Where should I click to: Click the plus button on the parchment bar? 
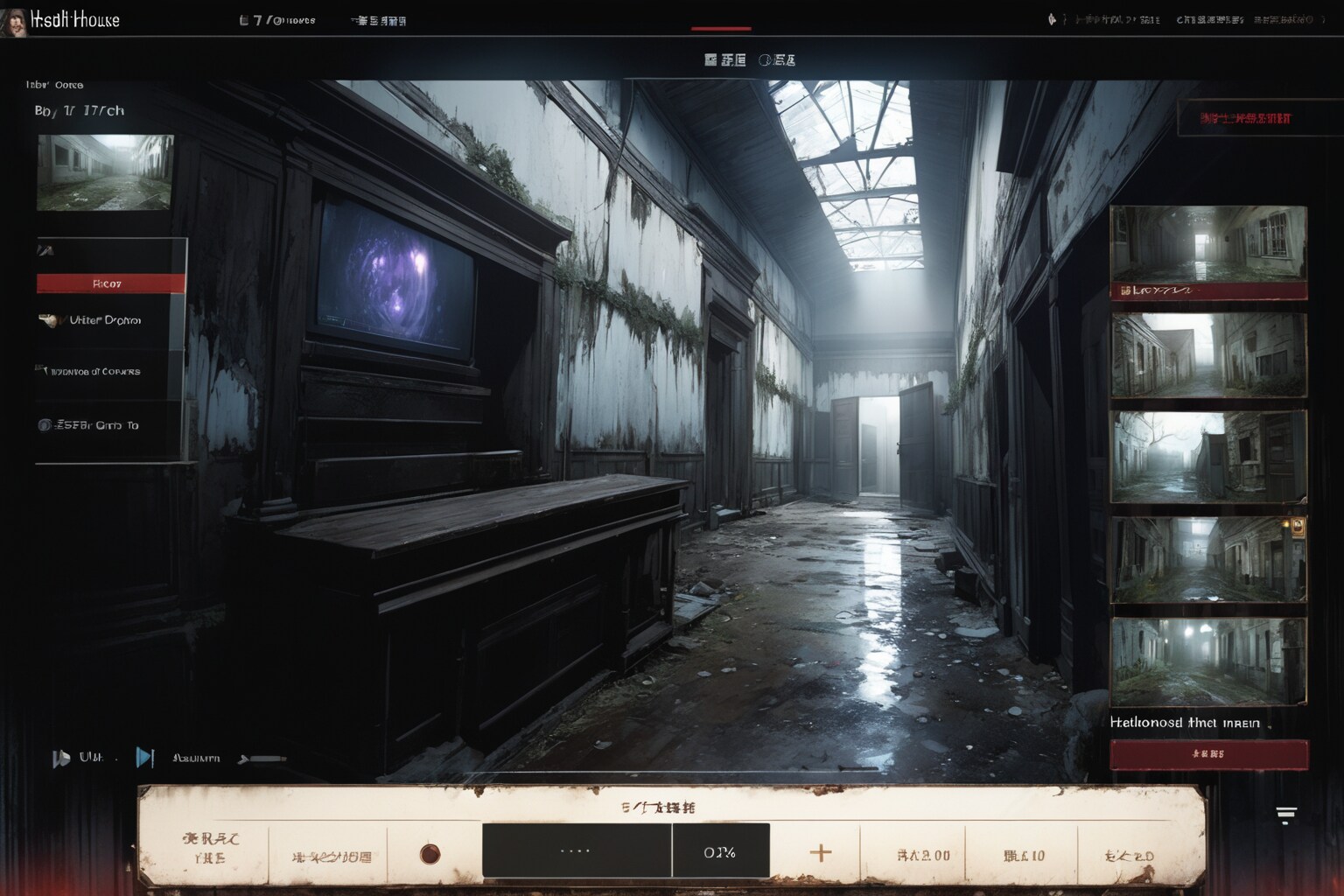(x=821, y=852)
